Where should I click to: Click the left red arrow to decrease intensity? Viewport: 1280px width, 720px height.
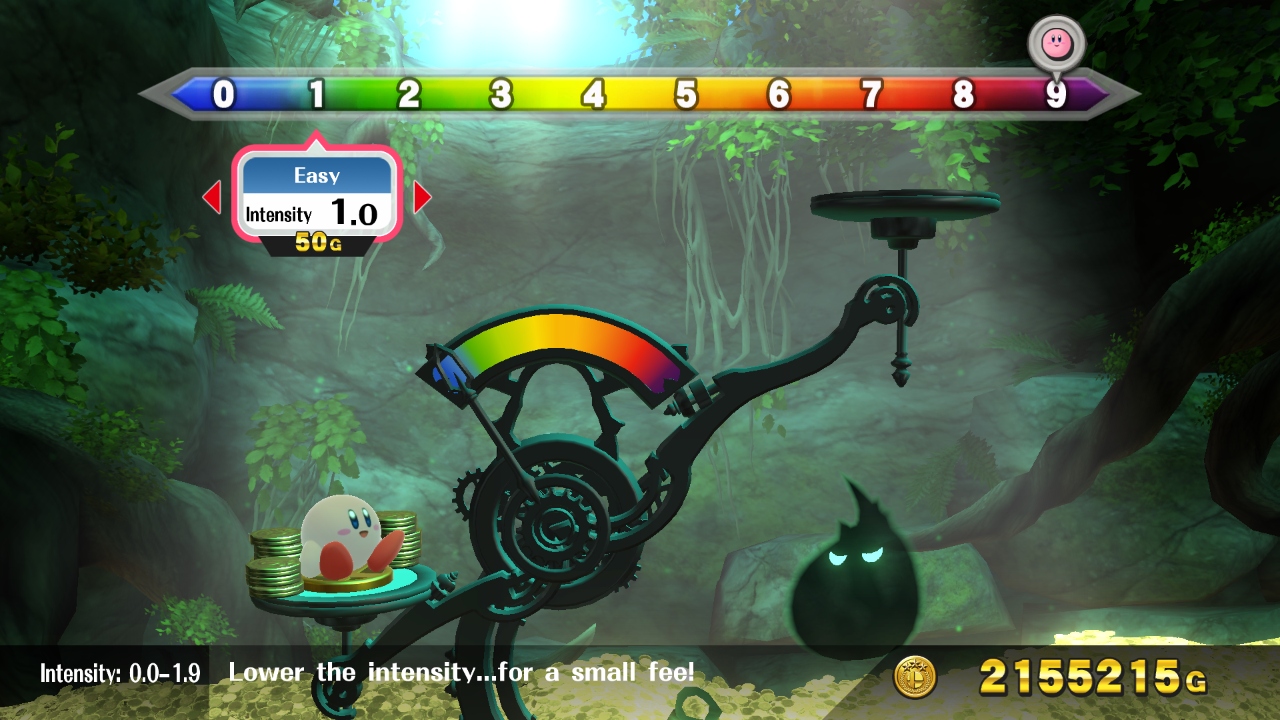pyautogui.click(x=211, y=197)
